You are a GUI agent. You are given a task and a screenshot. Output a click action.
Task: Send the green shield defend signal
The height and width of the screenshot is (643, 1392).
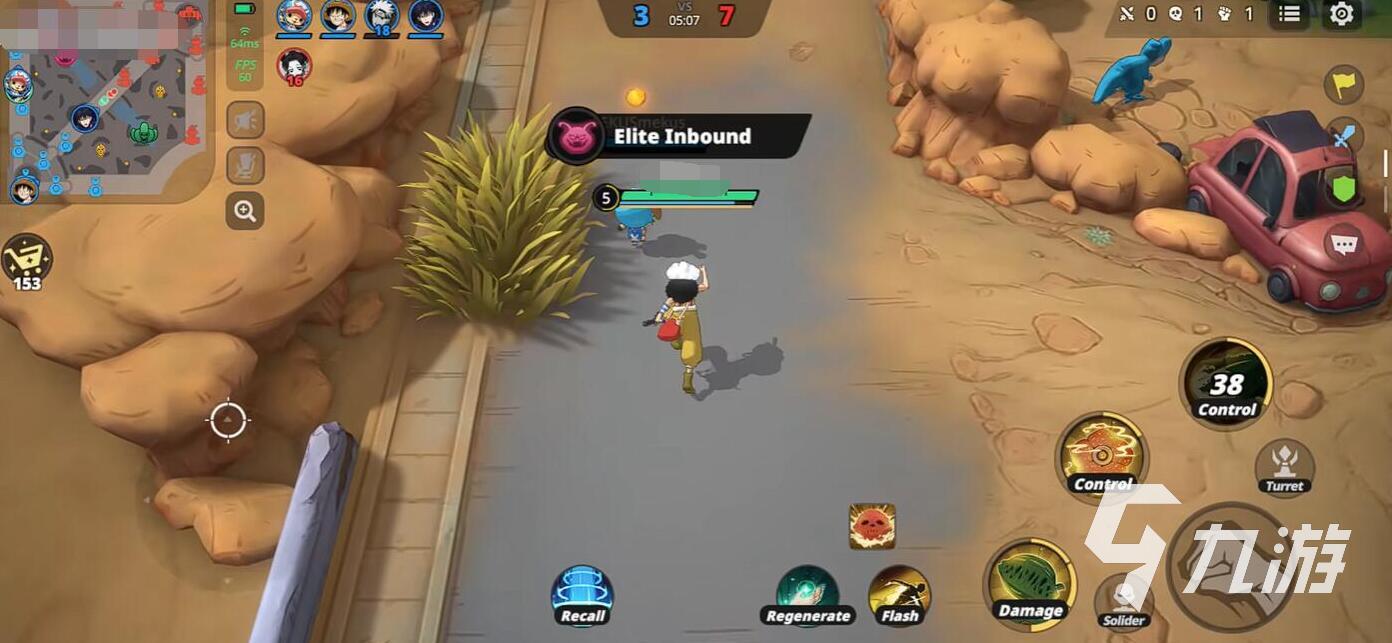[x=1344, y=187]
